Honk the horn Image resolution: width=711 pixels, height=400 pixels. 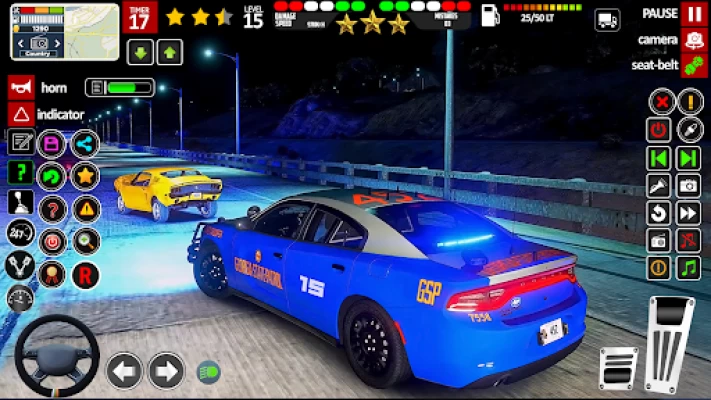(20, 87)
